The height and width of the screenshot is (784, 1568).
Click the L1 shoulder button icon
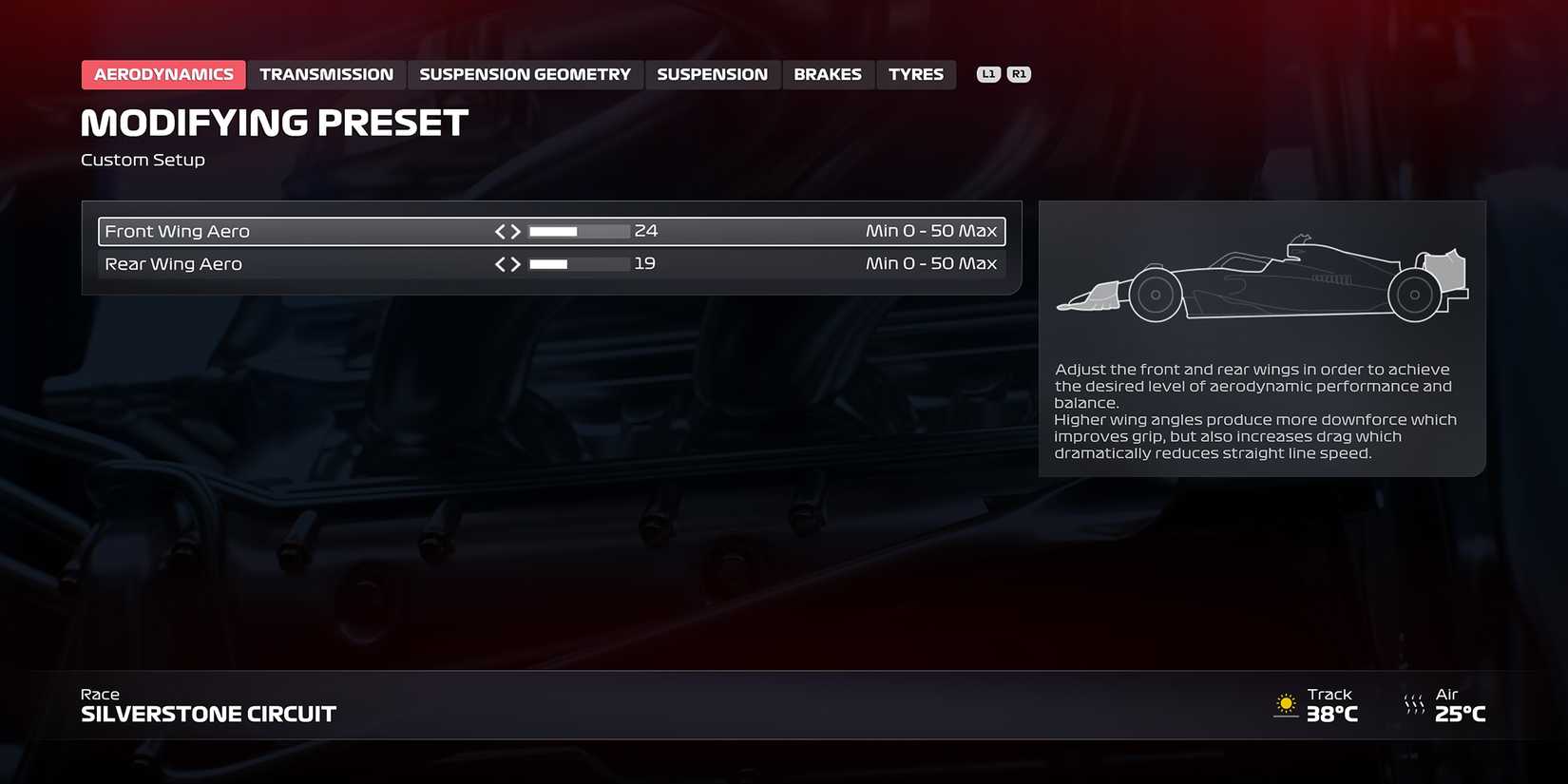pos(988,73)
